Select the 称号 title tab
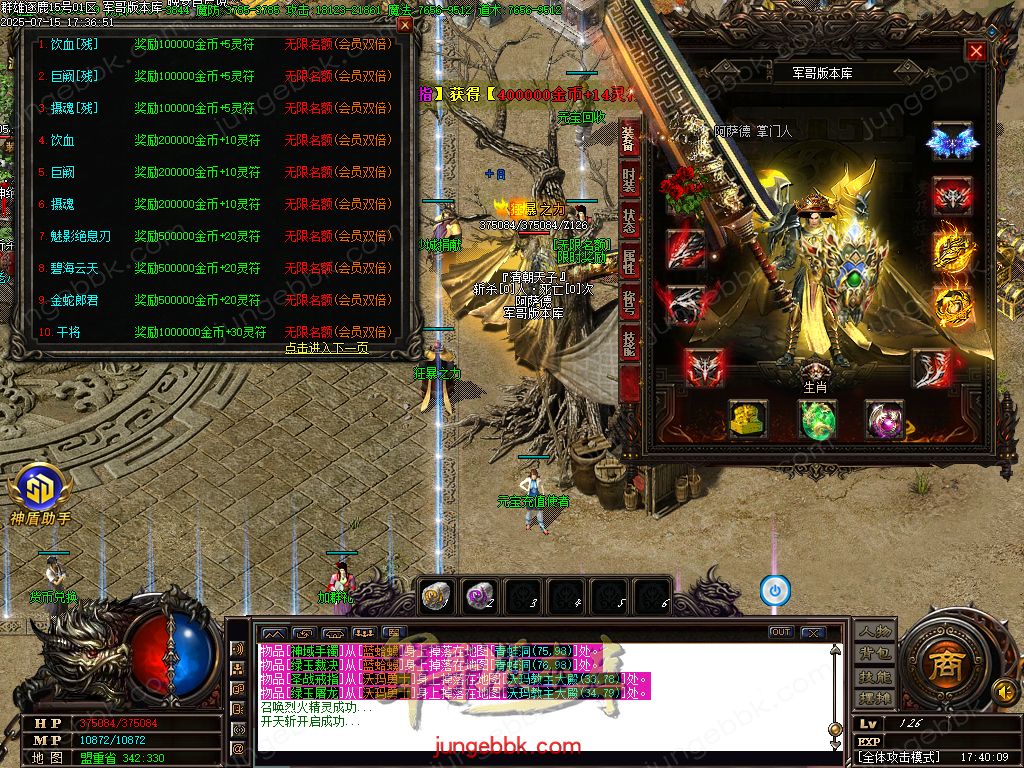This screenshot has height=768, width=1024. [x=629, y=302]
